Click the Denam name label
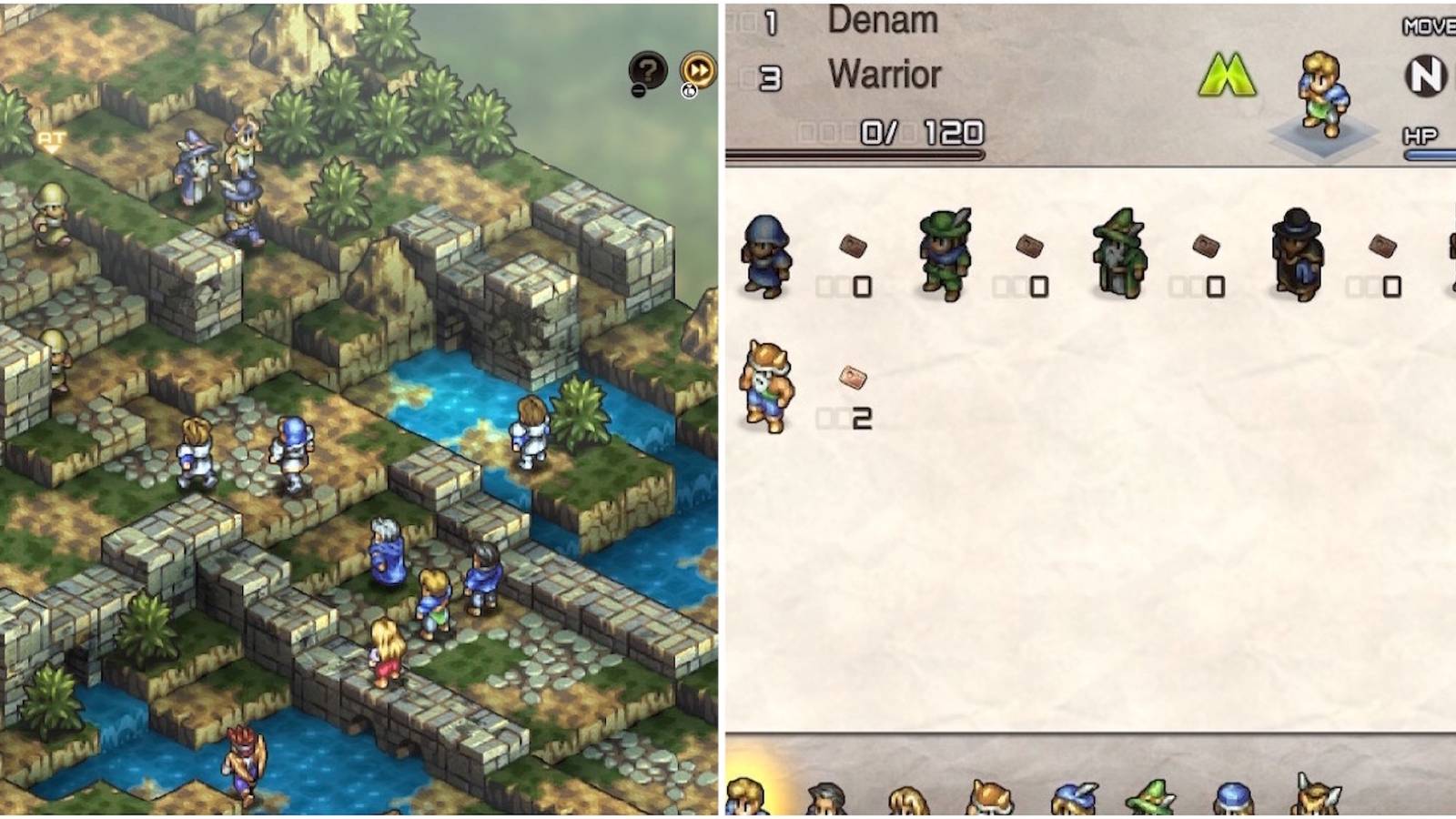Image resolution: width=1456 pixels, height=819 pixels. [881, 22]
